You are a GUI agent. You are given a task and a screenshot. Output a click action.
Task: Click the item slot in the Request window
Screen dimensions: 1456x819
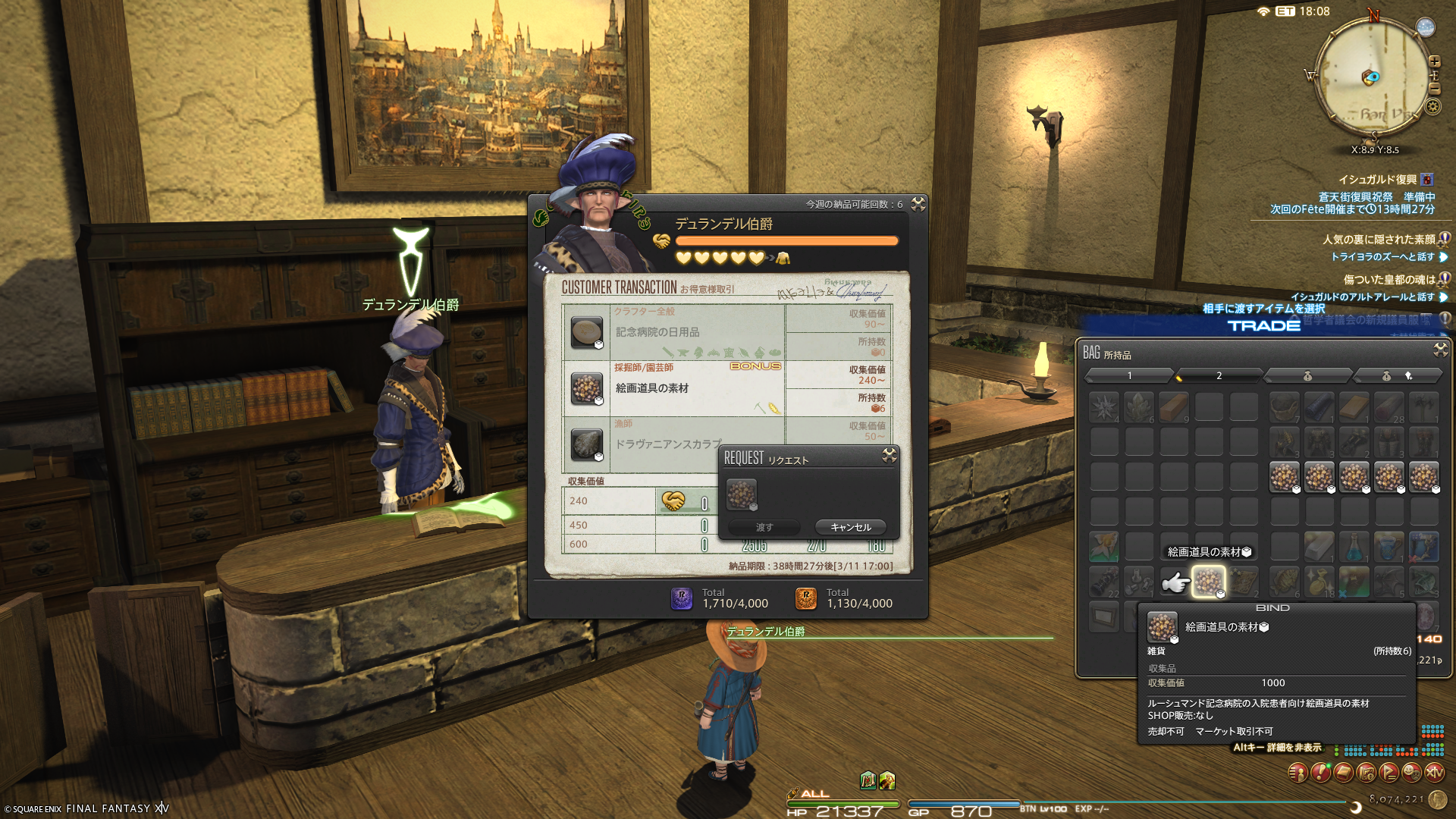click(742, 494)
